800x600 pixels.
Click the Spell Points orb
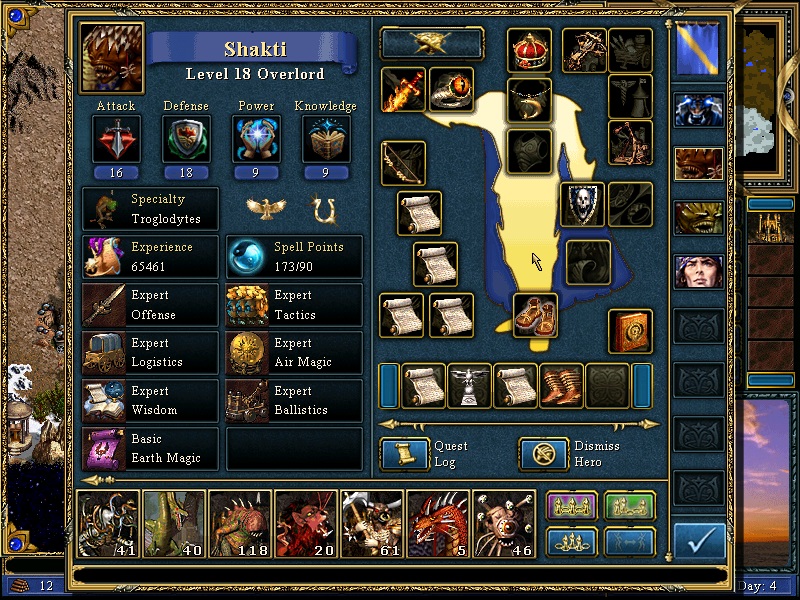(x=248, y=257)
